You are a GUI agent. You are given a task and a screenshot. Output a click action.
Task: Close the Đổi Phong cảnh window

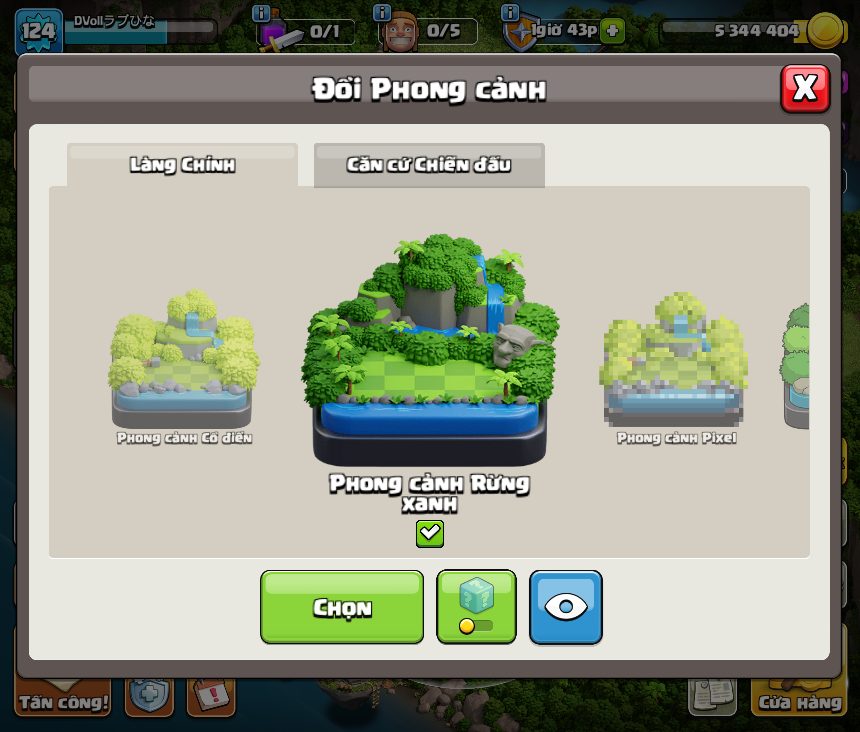(x=804, y=89)
